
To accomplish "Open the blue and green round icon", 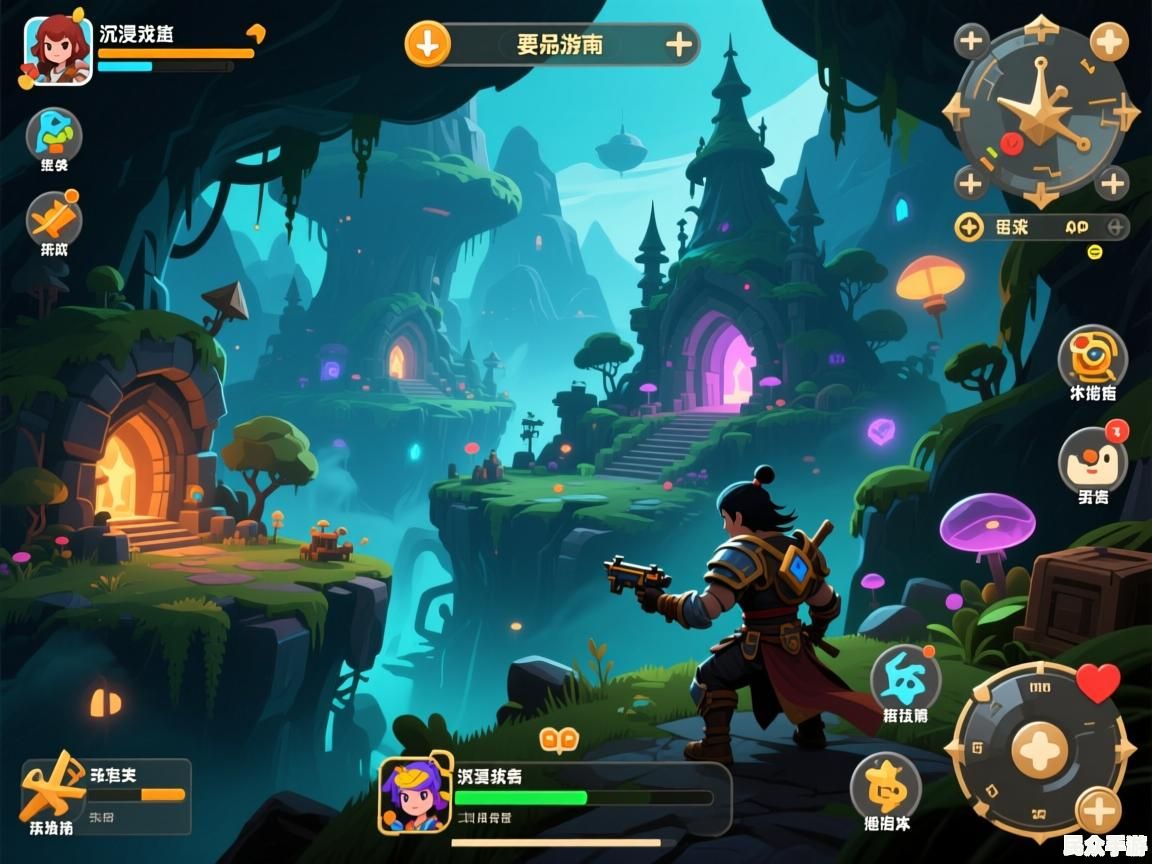I will click(54, 136).
